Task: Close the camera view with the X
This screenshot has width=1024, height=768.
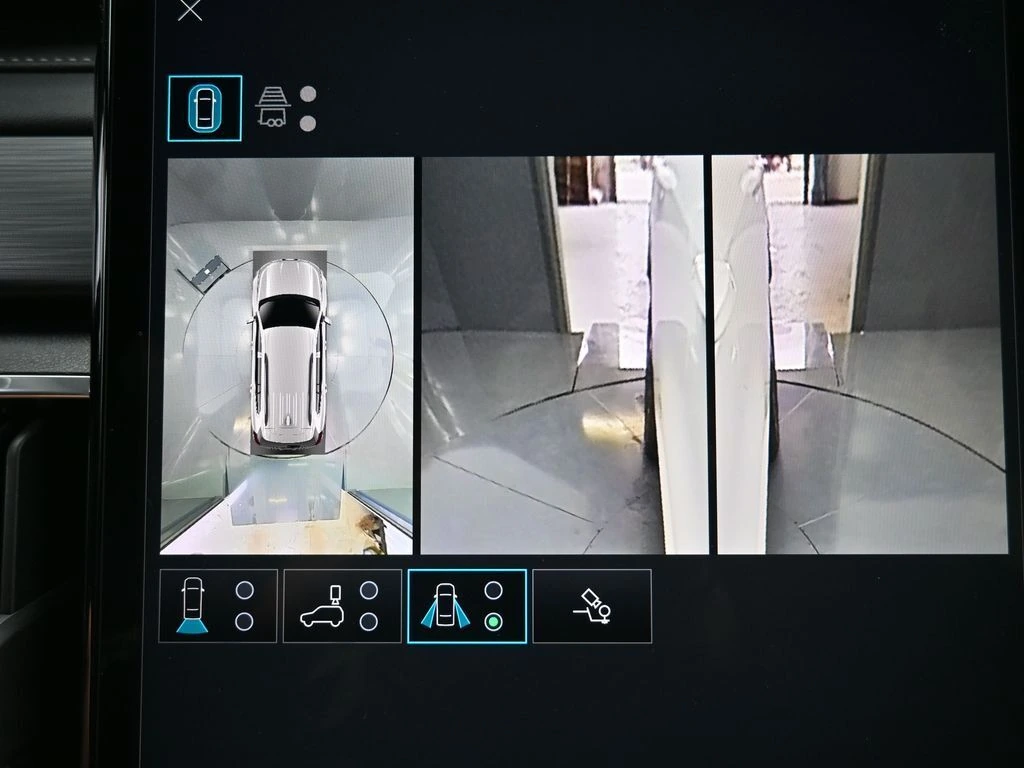Action: point(189,10)
